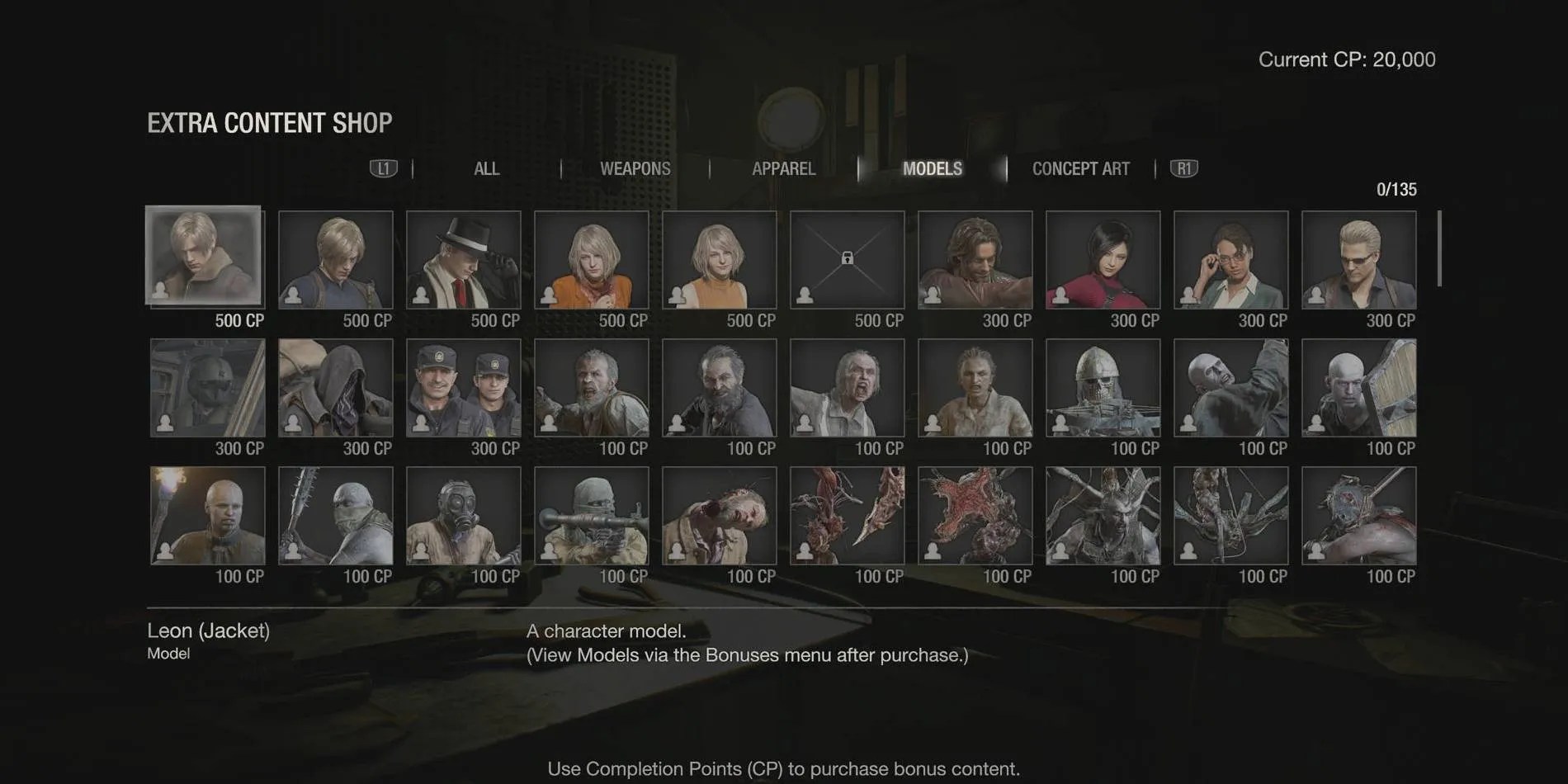The height and width of the screenshot is (784, 1568).
Task: Open the CONCEPT ART tab
Action: pyautogui.click(x=1081, y=168)
